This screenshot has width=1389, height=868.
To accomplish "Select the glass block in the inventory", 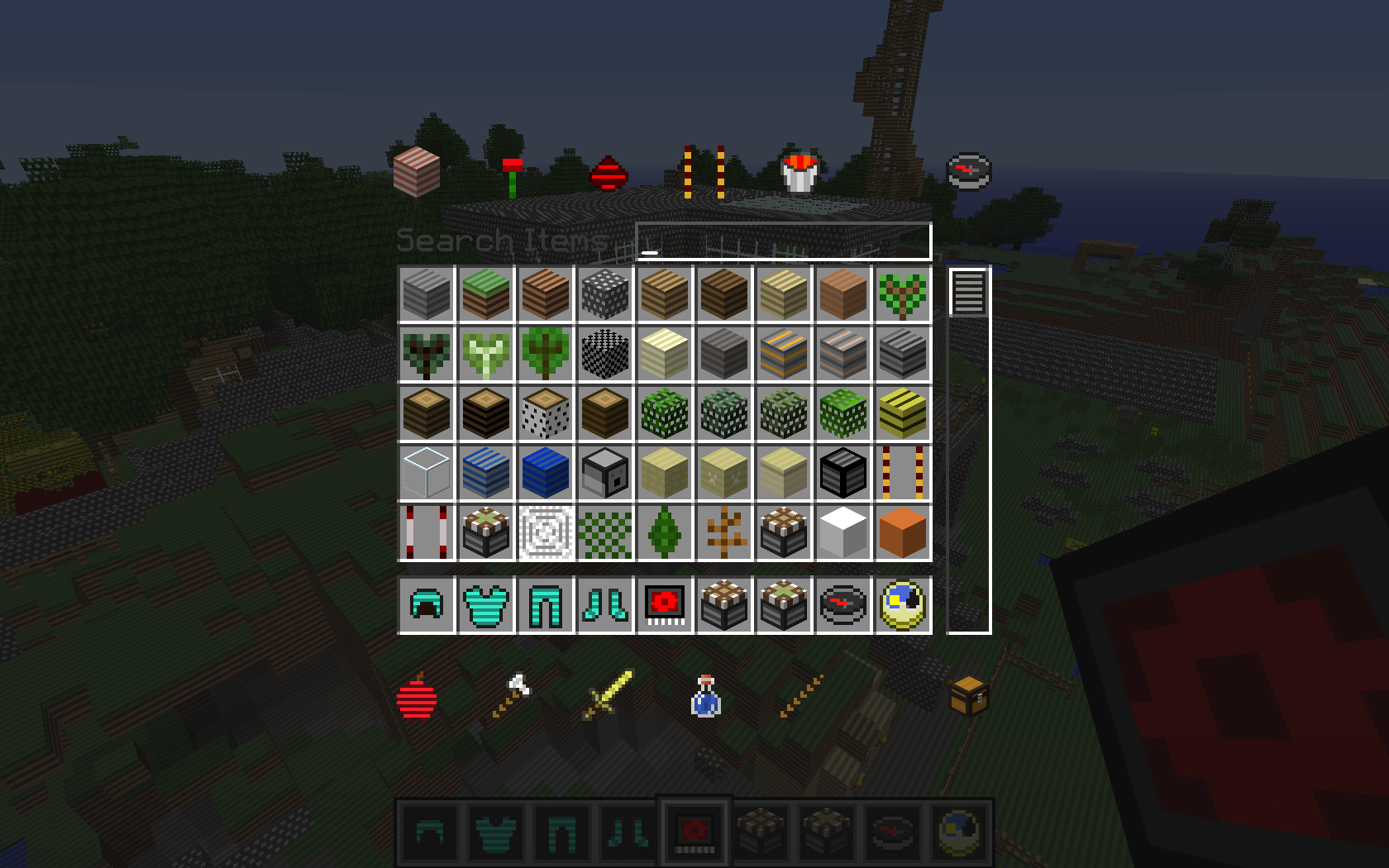I will point(426,473).
